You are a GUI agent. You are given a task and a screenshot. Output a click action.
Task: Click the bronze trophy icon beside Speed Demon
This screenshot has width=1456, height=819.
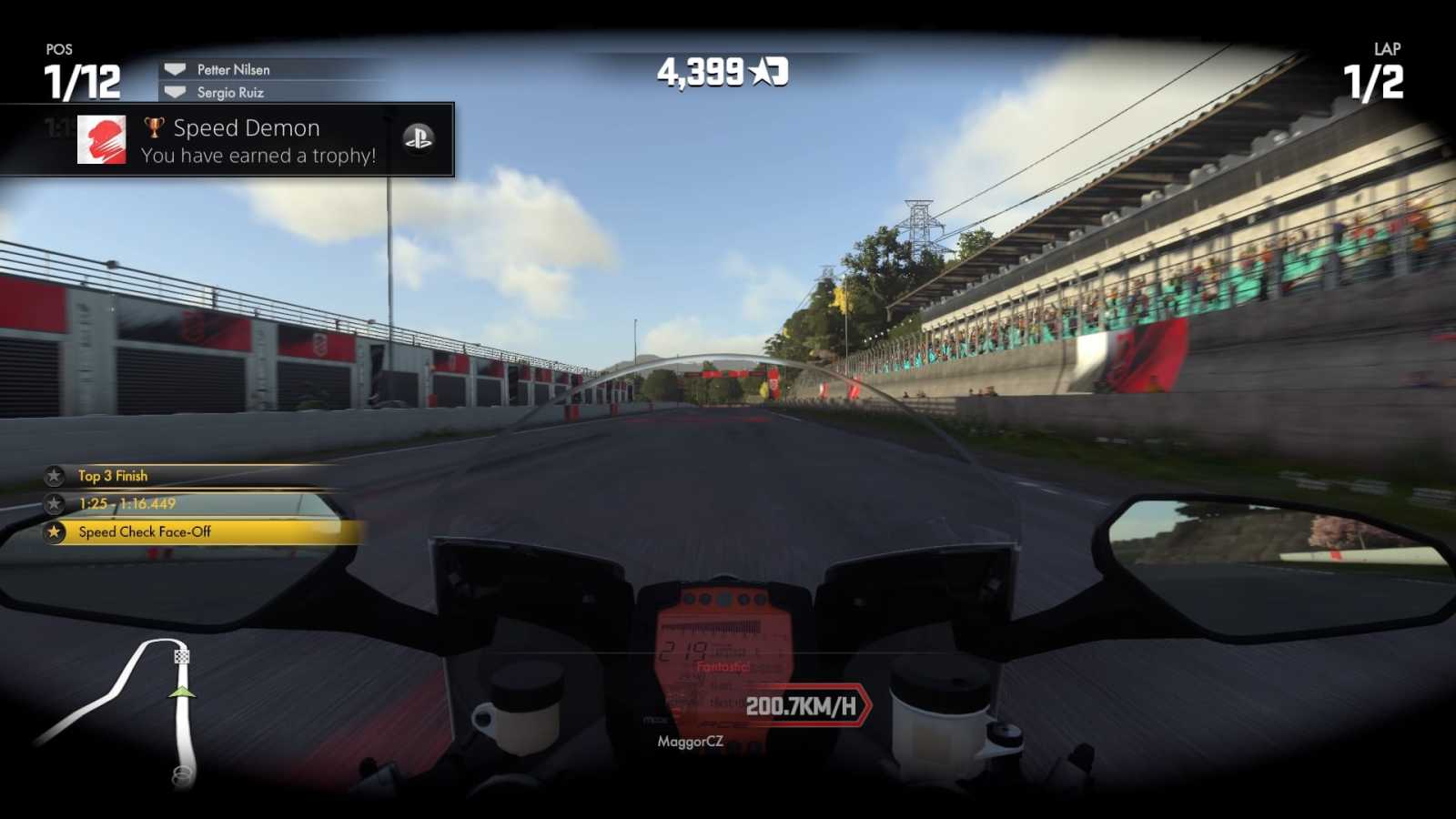click(x=155, y=127)
